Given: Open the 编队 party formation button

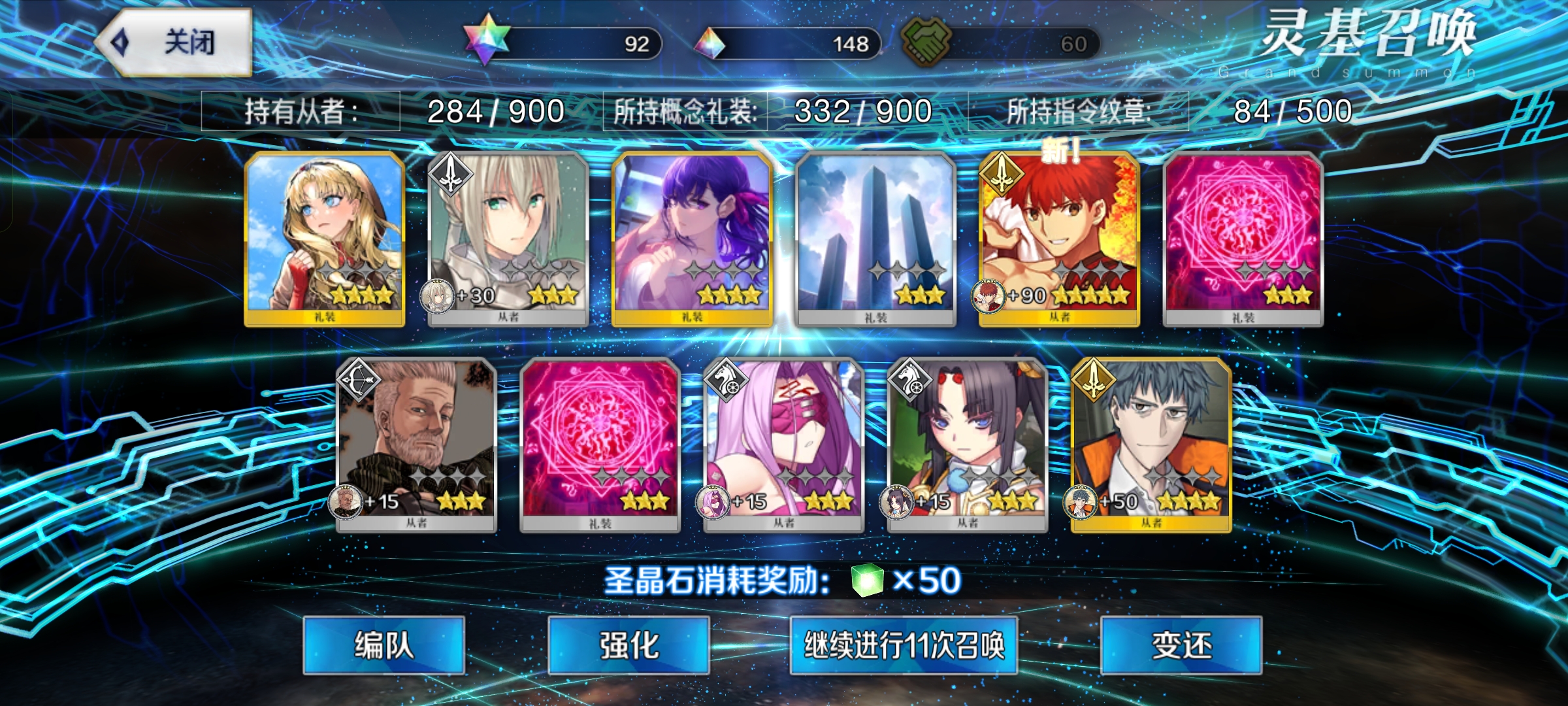Looking at the screenshot, I should (x=384, y=645).
